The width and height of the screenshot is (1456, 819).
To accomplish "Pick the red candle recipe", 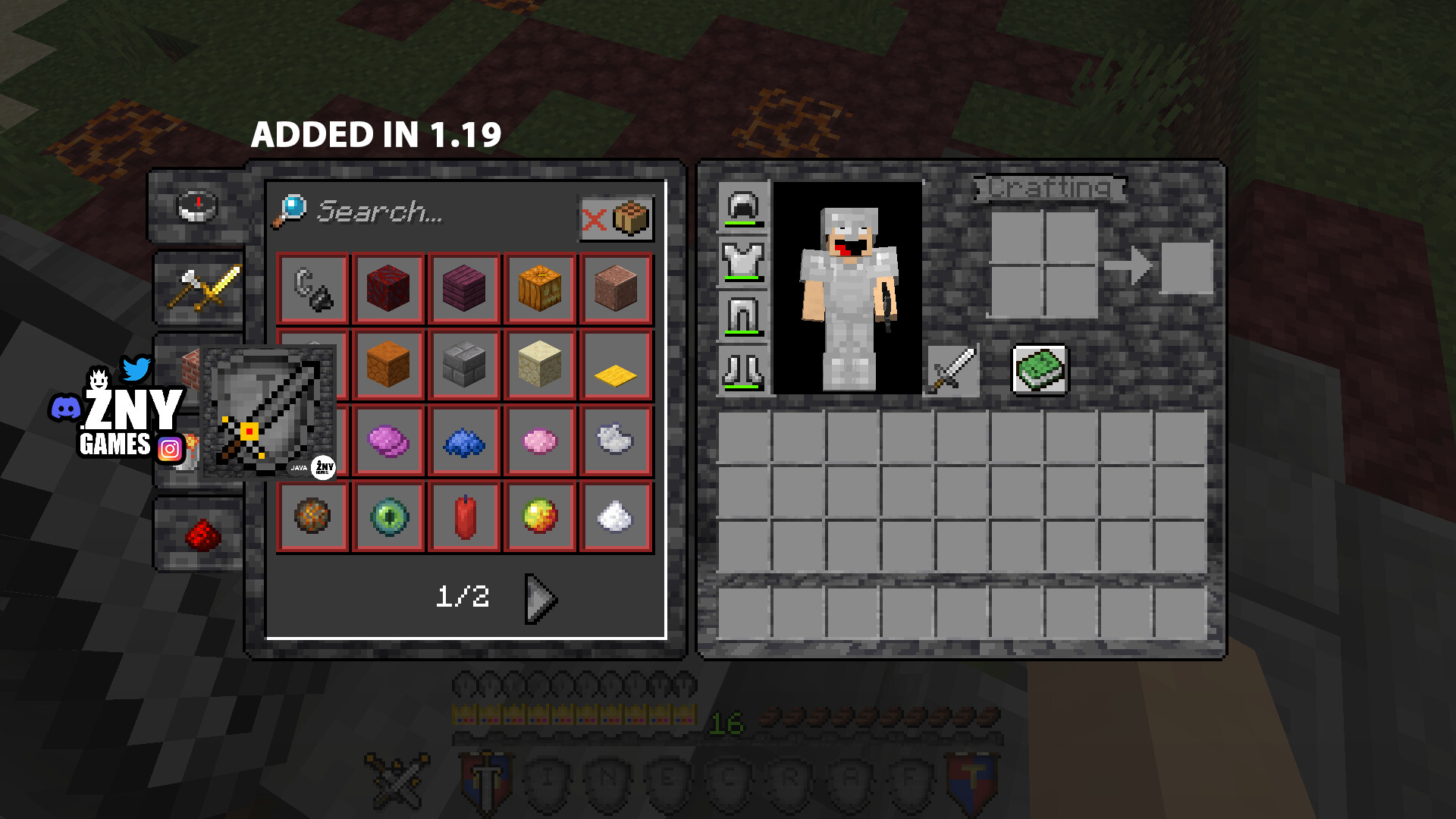I will click(x=464, y=517).
